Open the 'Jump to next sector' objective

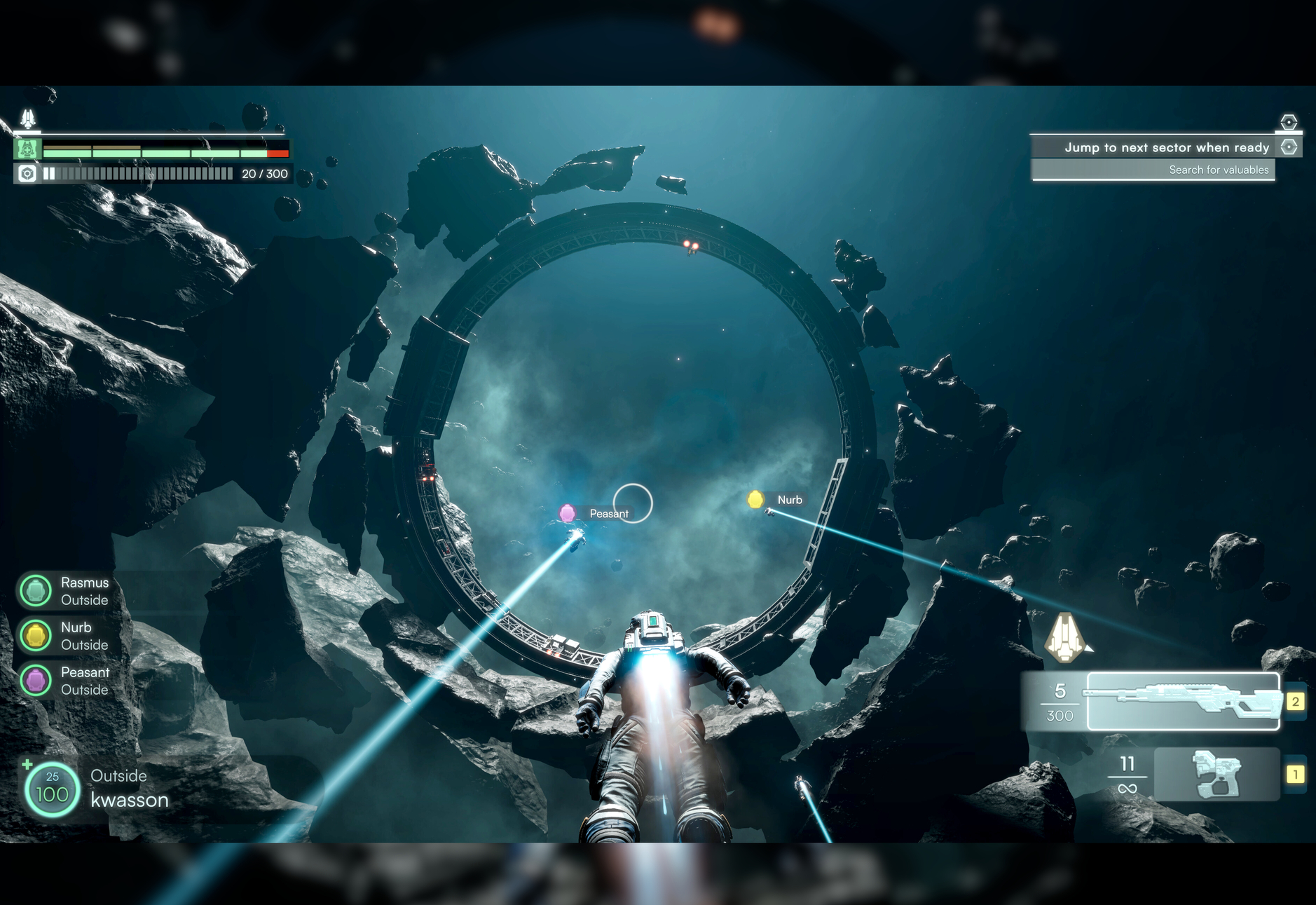tap(1166, 147)
